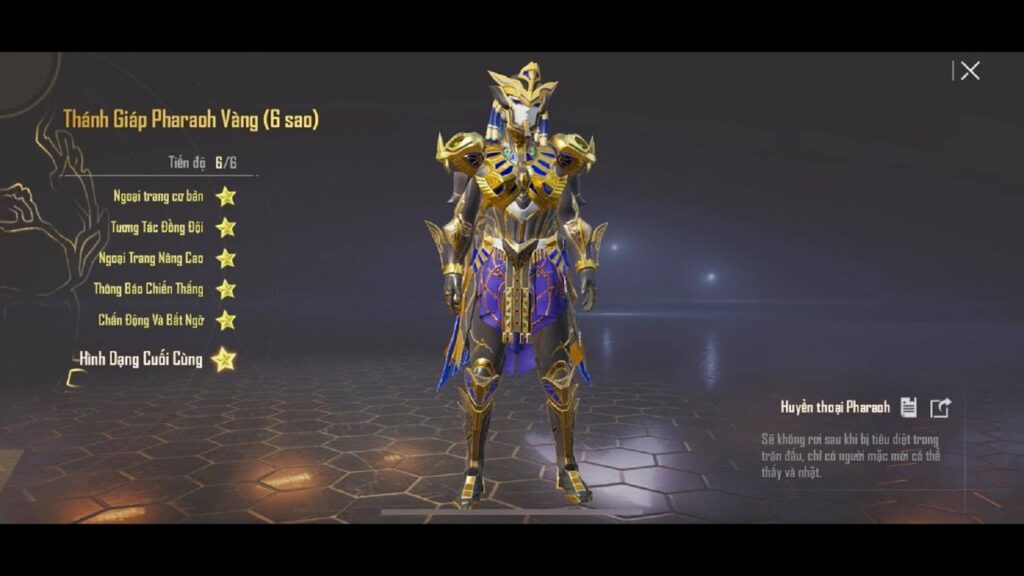The image size is (1024, 576).
Task: Close the Pharaoh armor preview screen
Action: tap(969, 71)
